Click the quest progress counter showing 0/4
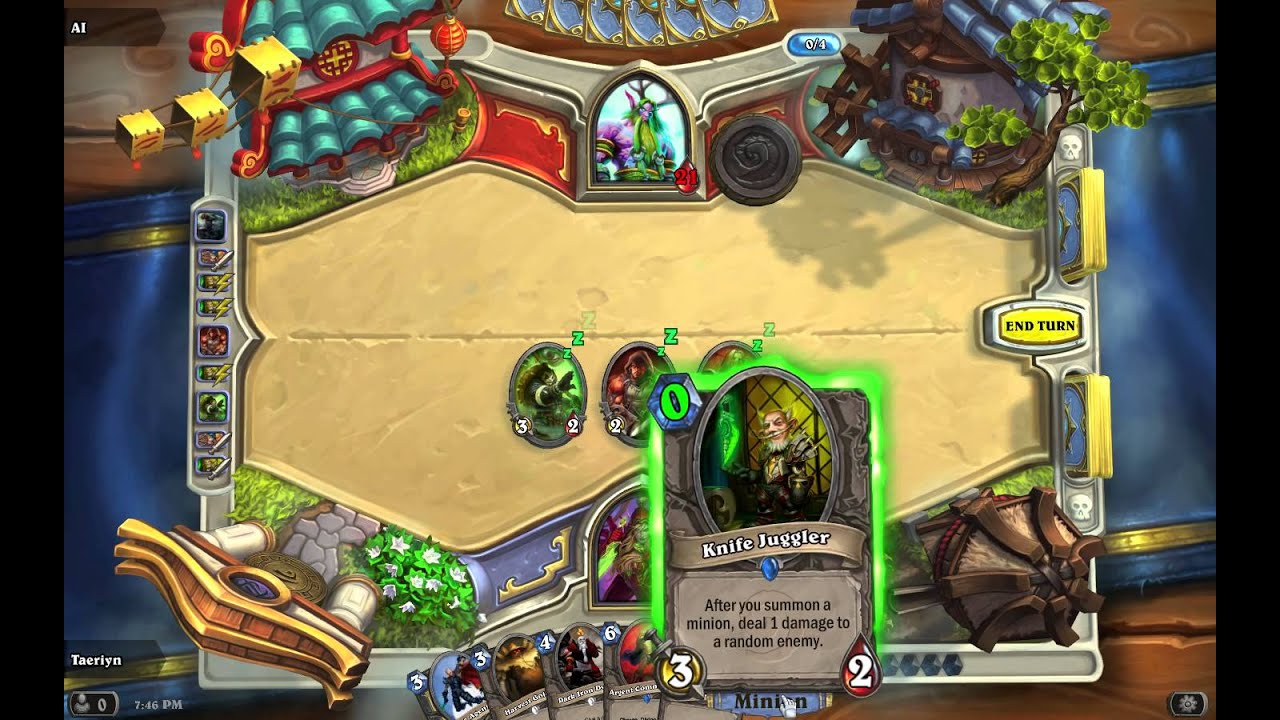The height and width of the screenshot is (720, 1280). pyautogui.click(x=814, y=44)
